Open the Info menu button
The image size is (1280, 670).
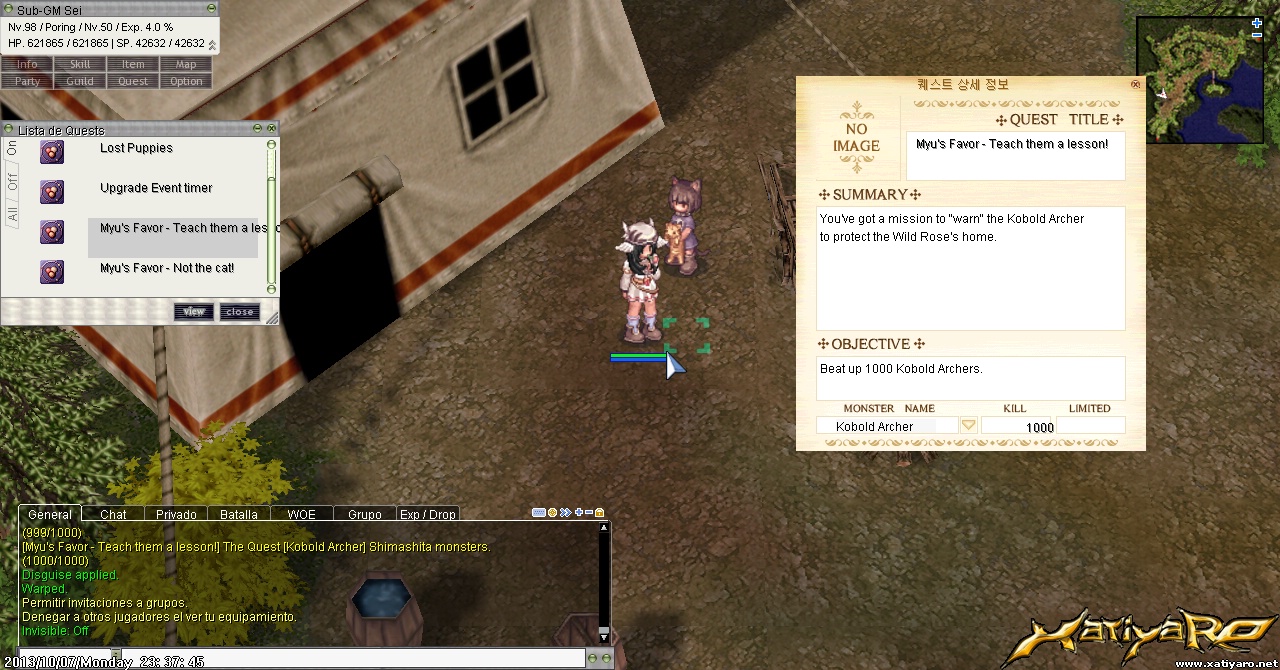pyautogui.click(x=27, y=65)
